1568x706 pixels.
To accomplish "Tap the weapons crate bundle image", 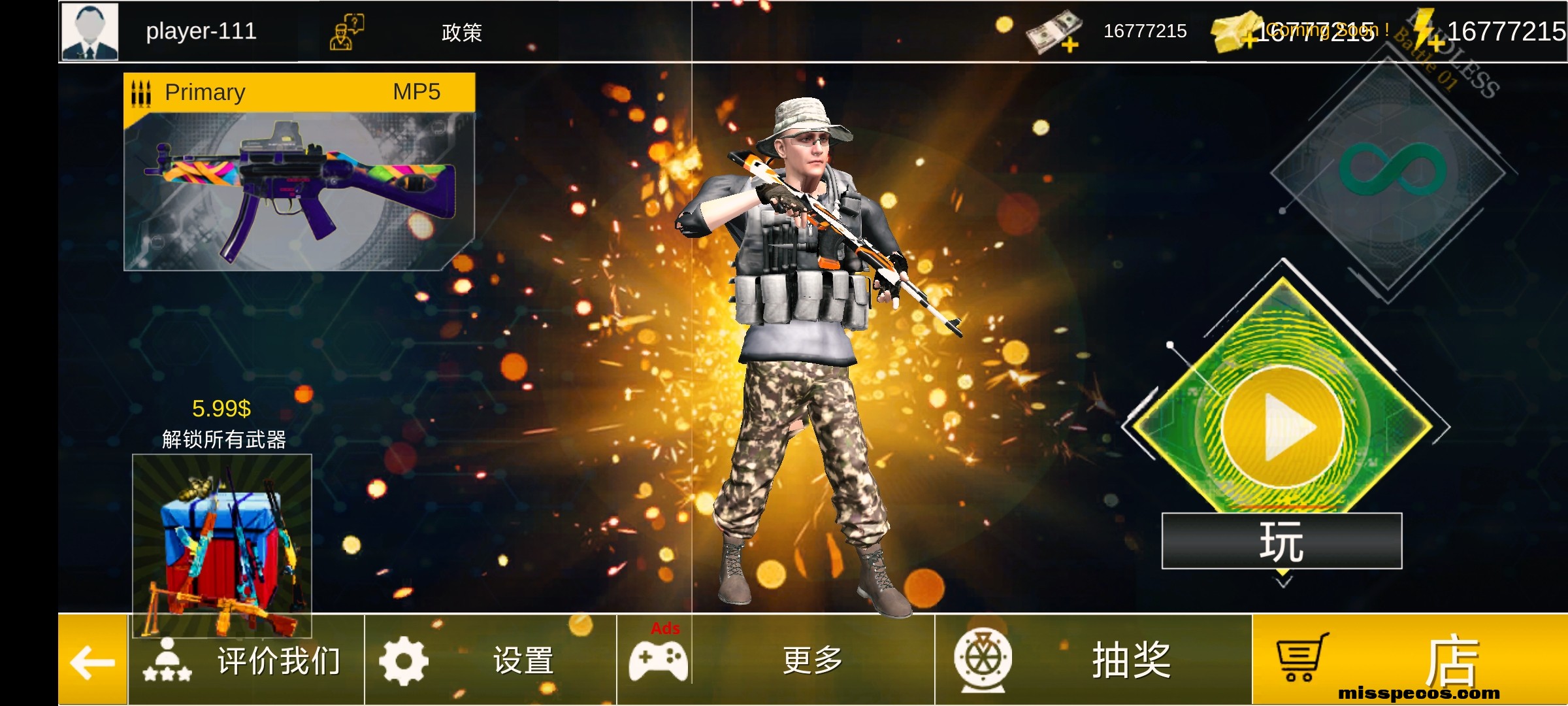I will pos(223,545).
